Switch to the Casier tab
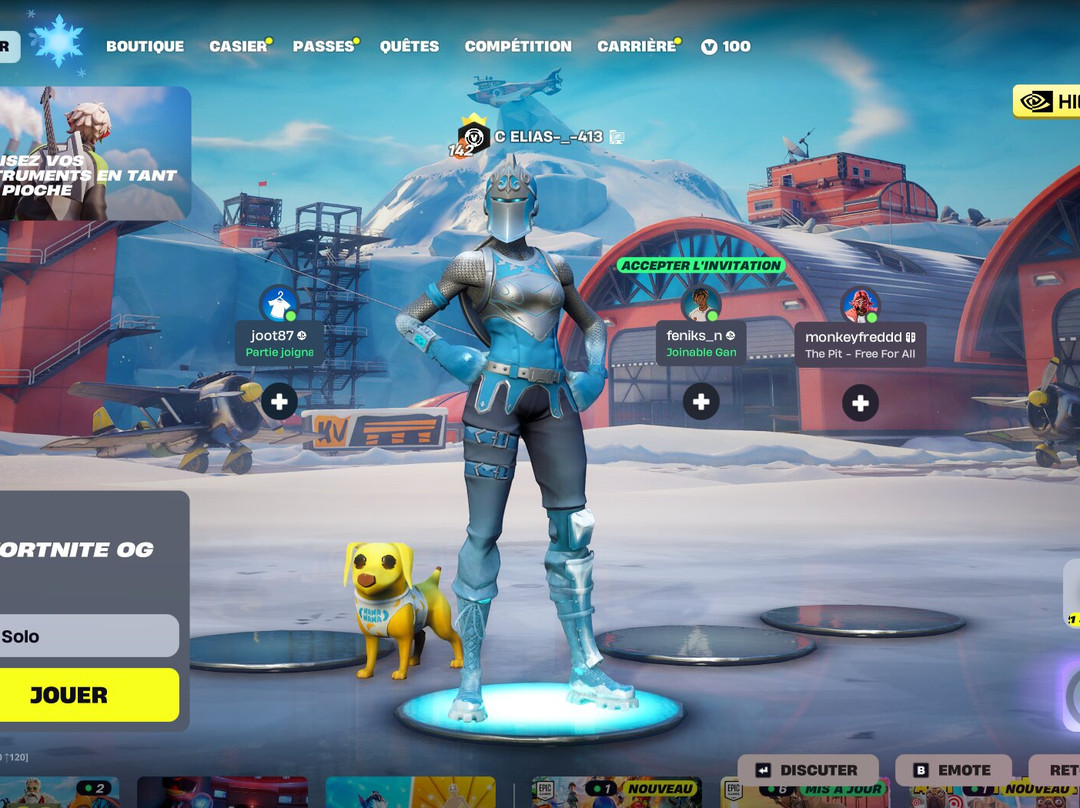The image size is (1080, 808). [x=238, y=46]
